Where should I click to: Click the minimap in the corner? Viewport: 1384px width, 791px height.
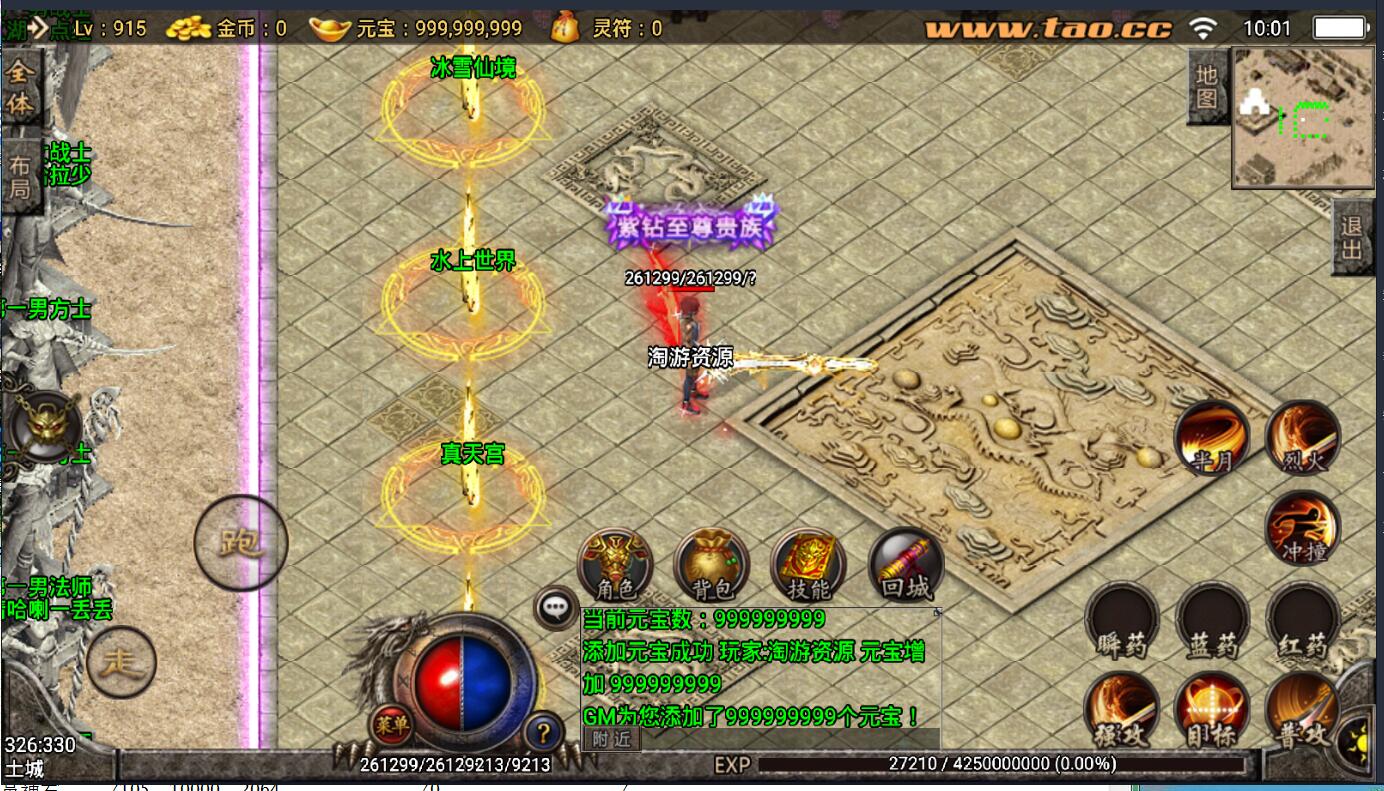pos(1303,117)
